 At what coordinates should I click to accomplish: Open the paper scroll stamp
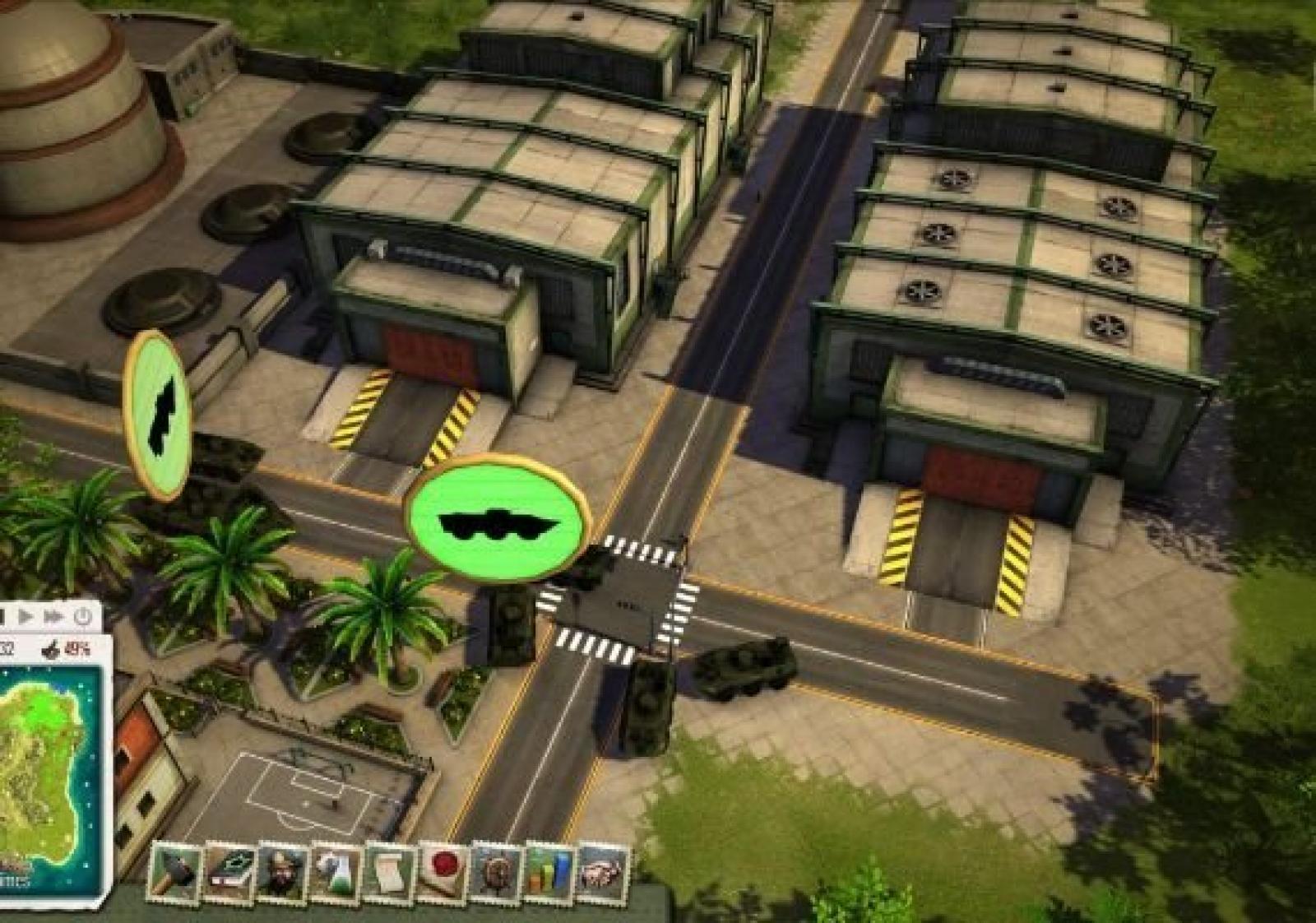pos(390,872)
